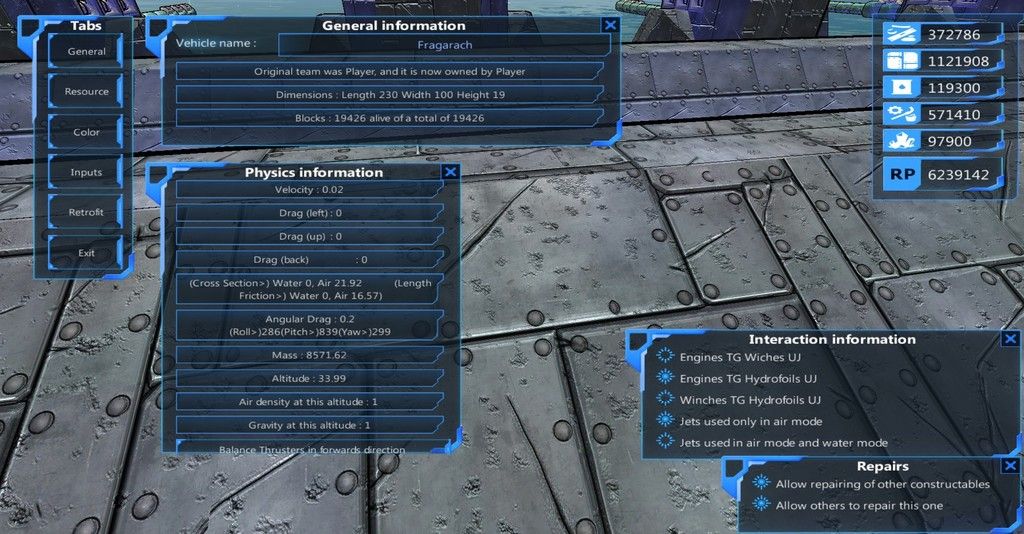Close the General information panel
Viewport: 1024px width, 534px height.
[x=610, y=25]
